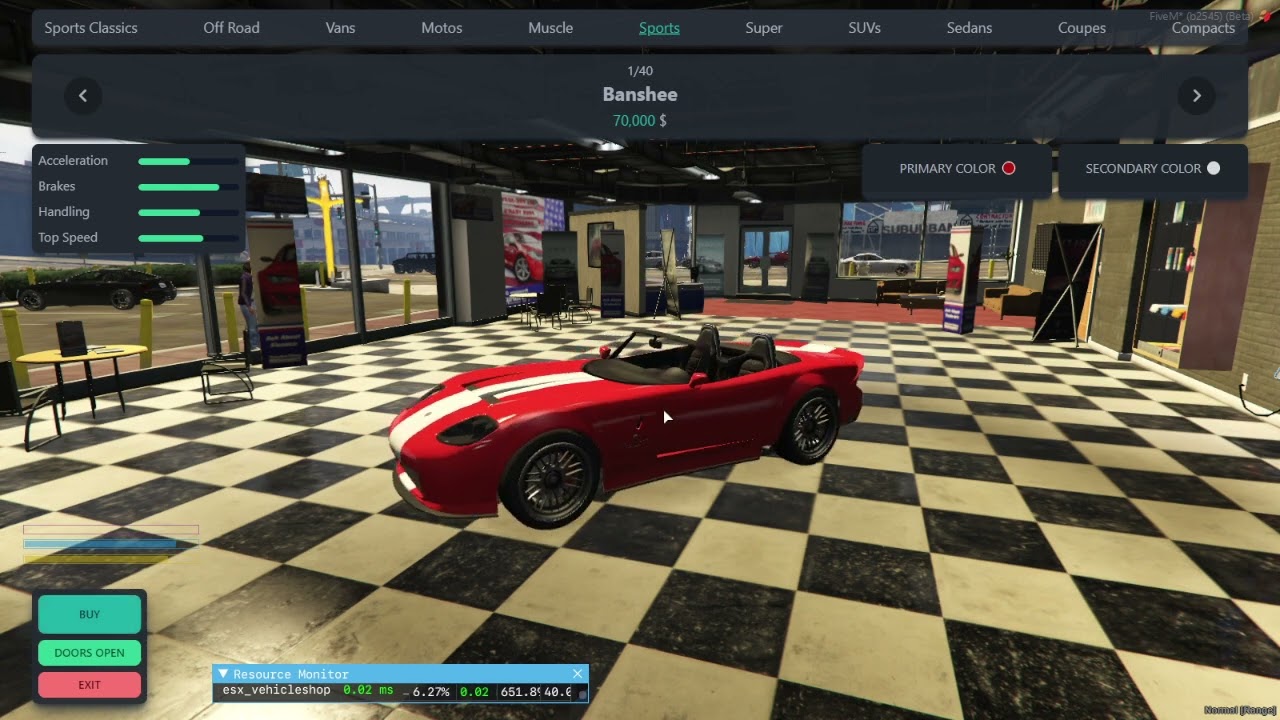
Task: Switch to the Super category
Action: click(763, 28)
